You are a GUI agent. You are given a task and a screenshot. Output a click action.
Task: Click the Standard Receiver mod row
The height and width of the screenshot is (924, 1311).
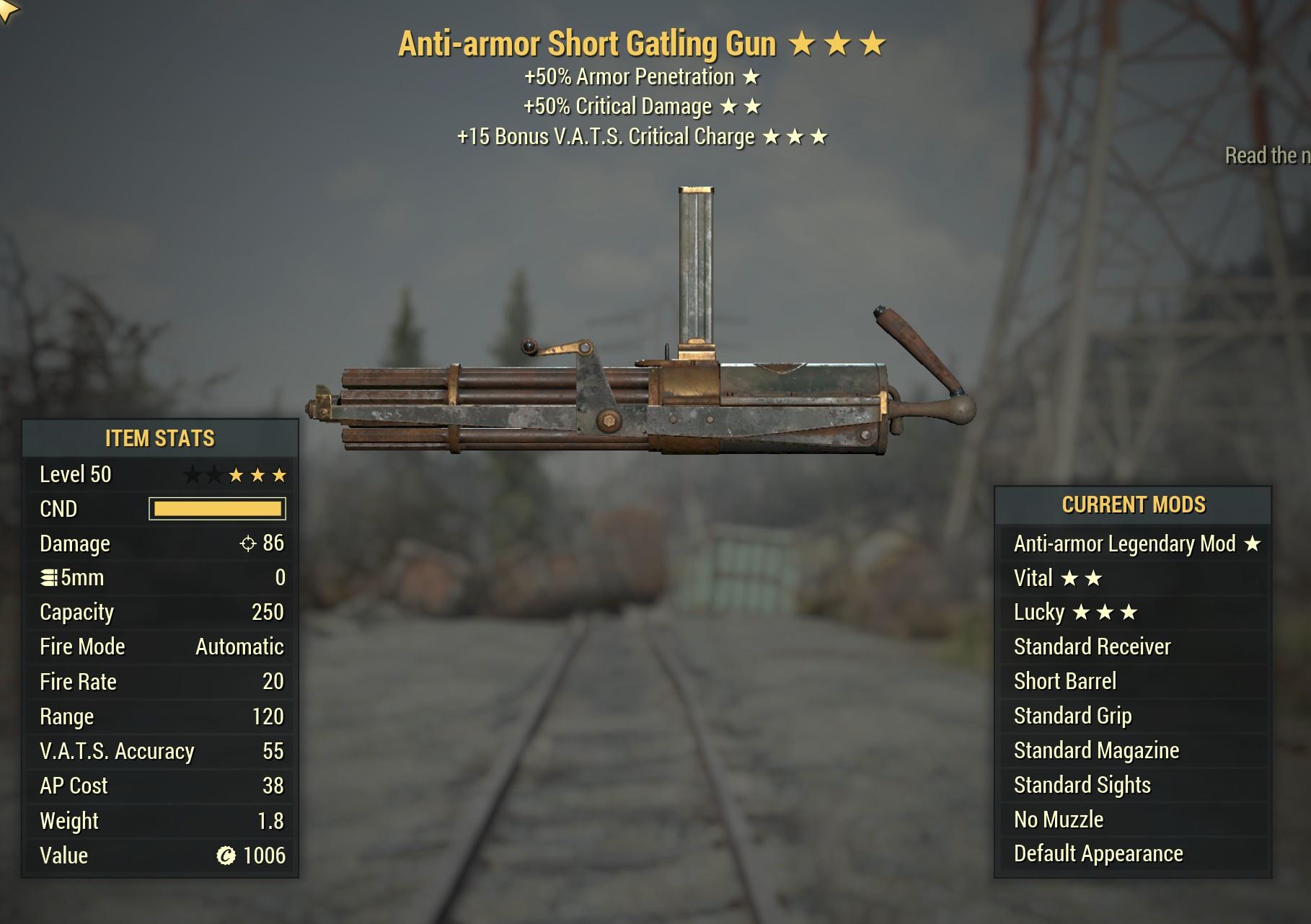[1132, 647]
